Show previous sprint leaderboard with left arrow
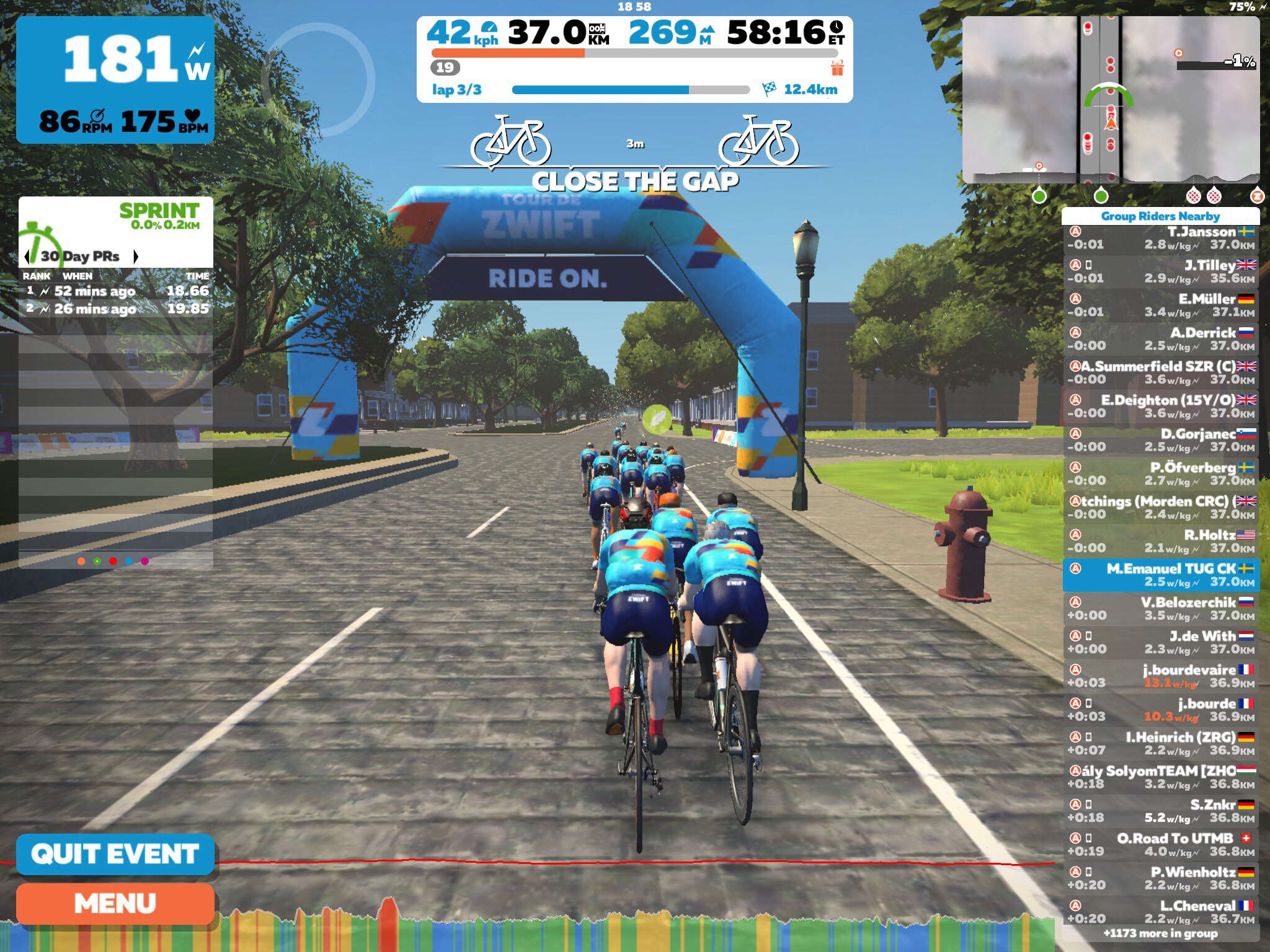This screenshot has width=1270, height=952. click(27, 256)
